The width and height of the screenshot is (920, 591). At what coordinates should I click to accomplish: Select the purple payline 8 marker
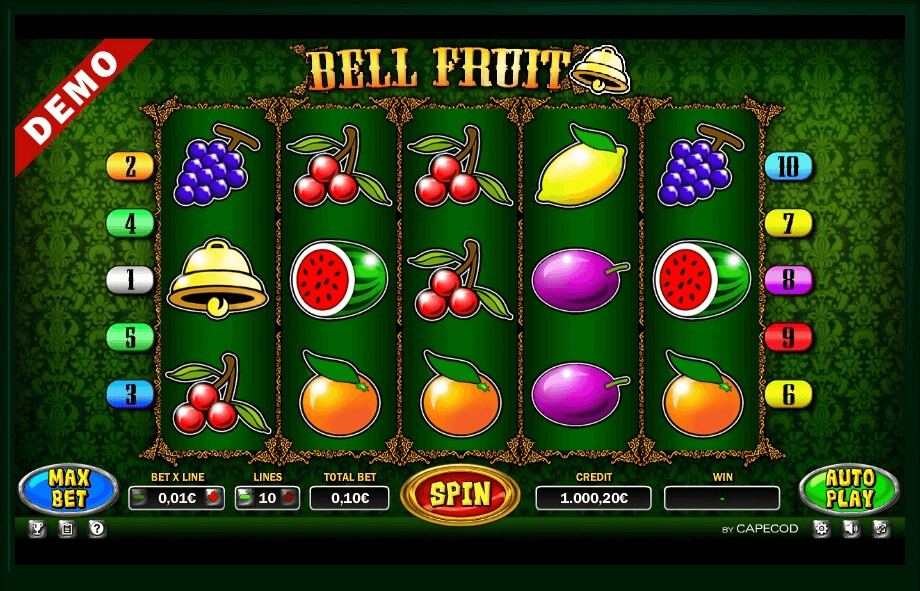coord(789,279)
